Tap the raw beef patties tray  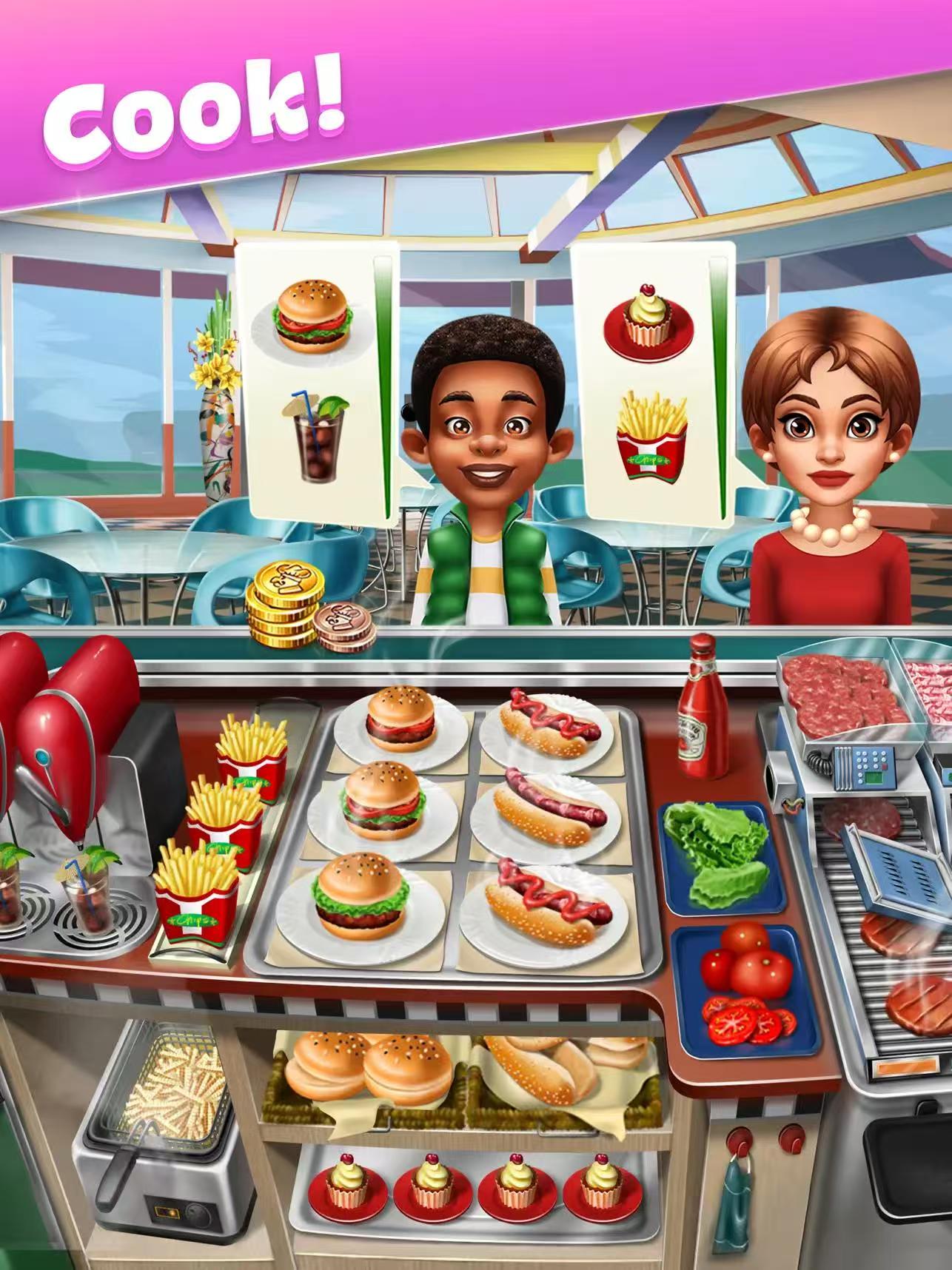click(x=833, y=687)
